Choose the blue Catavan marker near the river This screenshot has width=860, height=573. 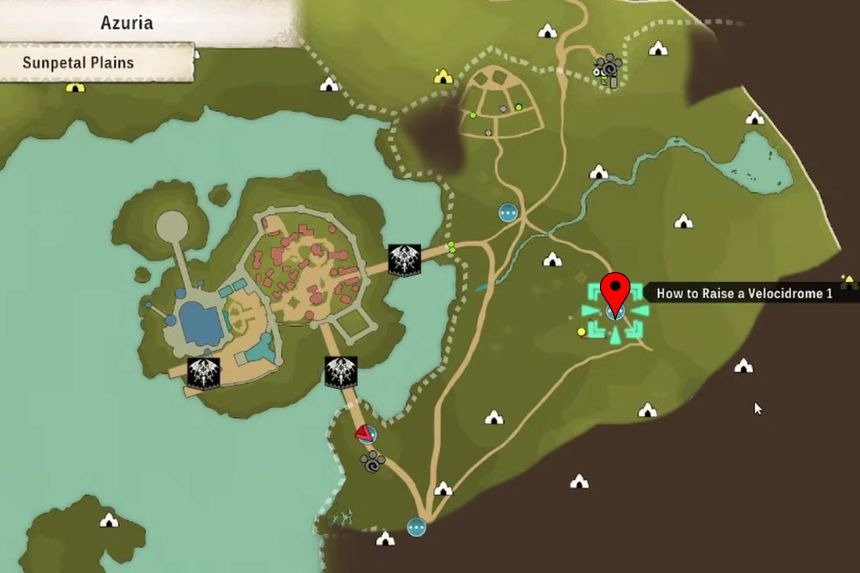coord(508,212)
